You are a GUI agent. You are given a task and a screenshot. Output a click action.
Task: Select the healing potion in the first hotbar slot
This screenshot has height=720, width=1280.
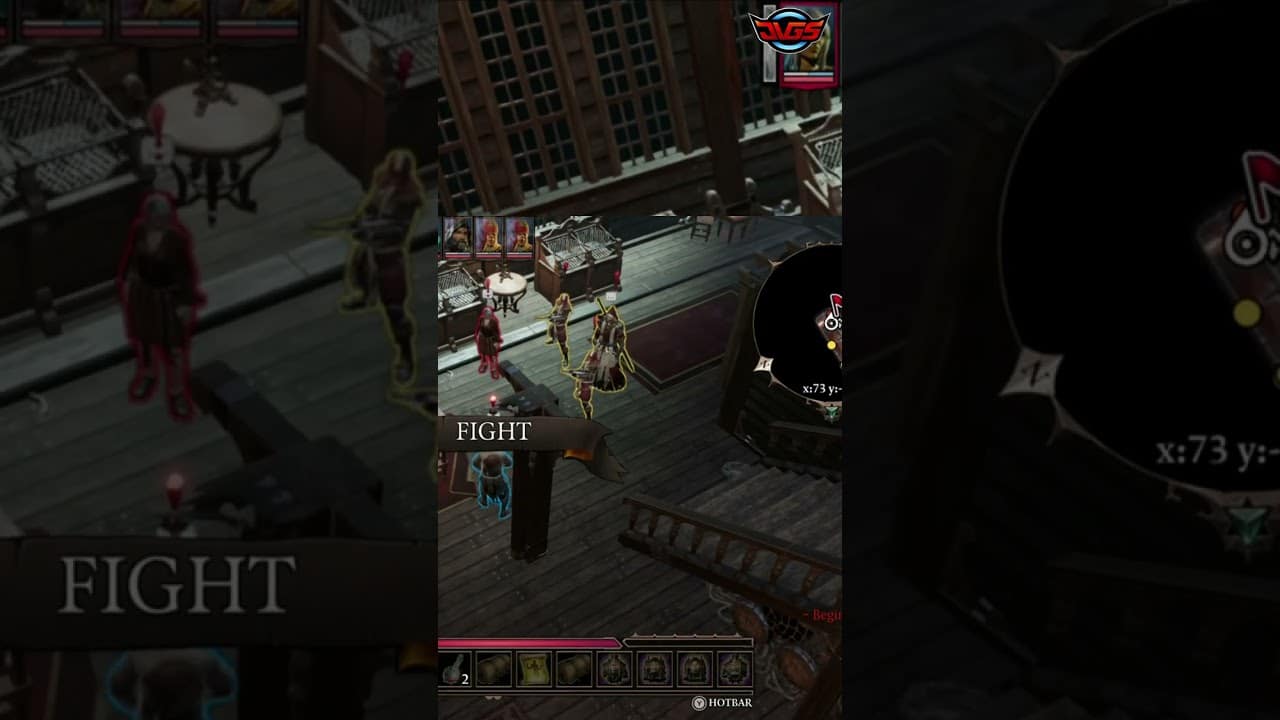453,668
